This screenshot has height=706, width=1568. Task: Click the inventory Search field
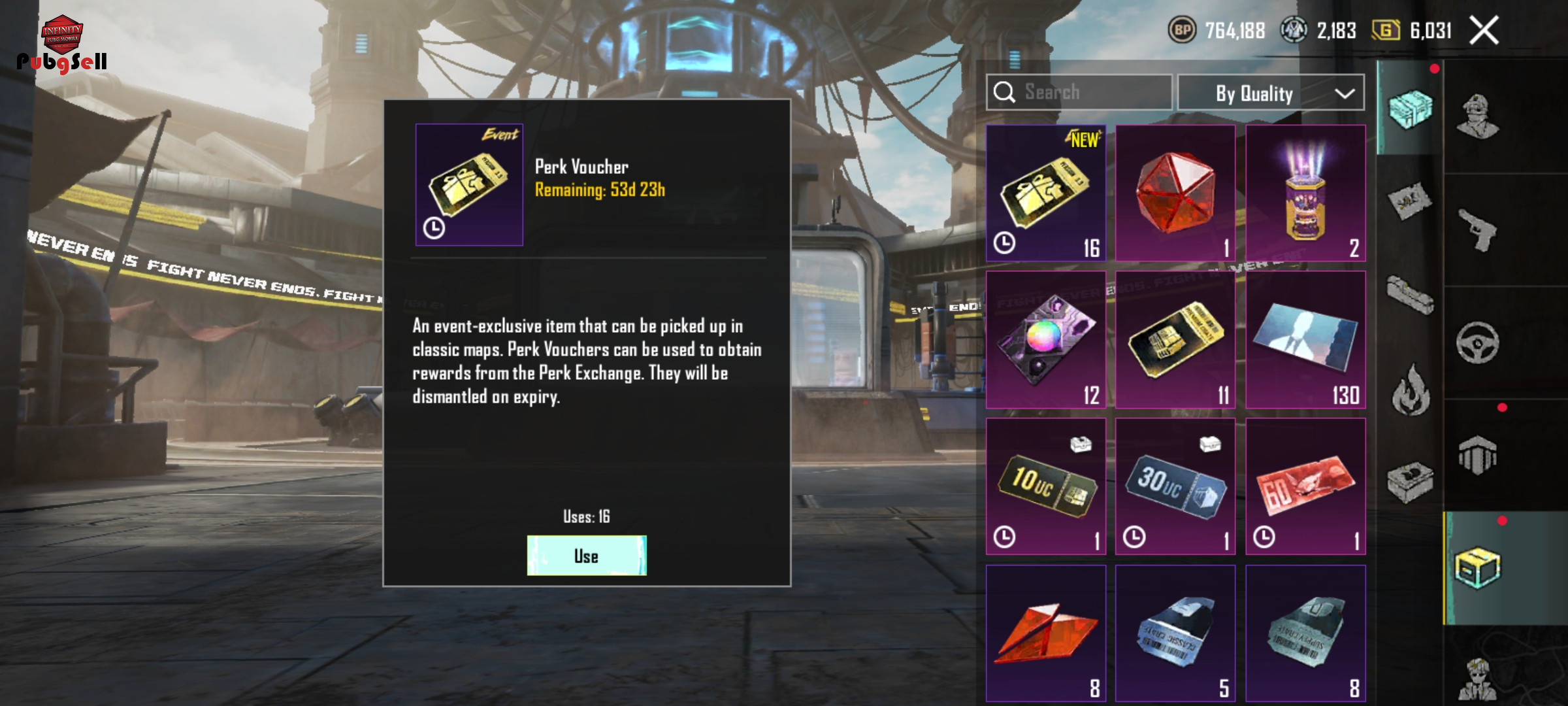pyautogui.click(x=1079, y=92)
